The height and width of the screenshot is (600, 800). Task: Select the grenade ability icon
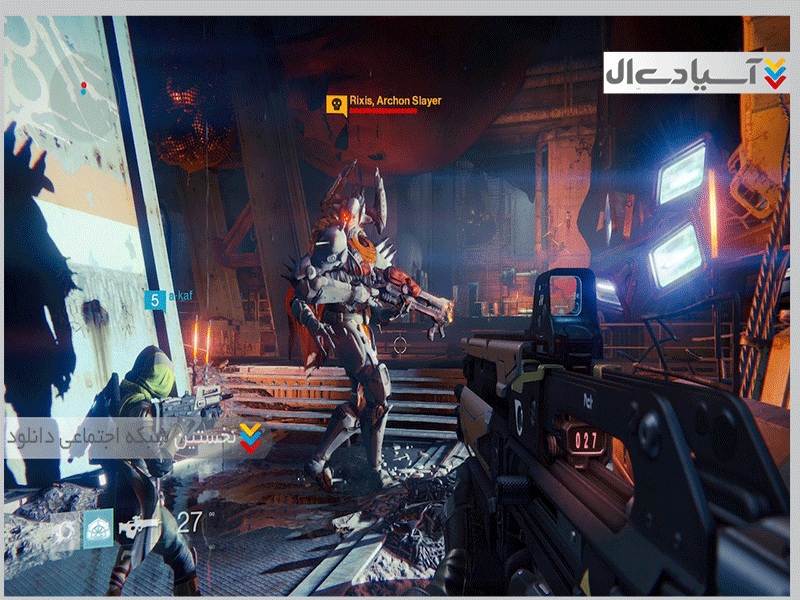pos(66,530)
